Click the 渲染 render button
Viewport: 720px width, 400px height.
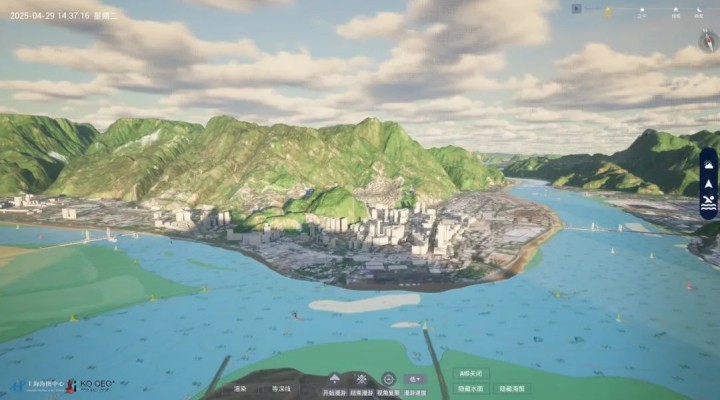(x=240, y=388)
